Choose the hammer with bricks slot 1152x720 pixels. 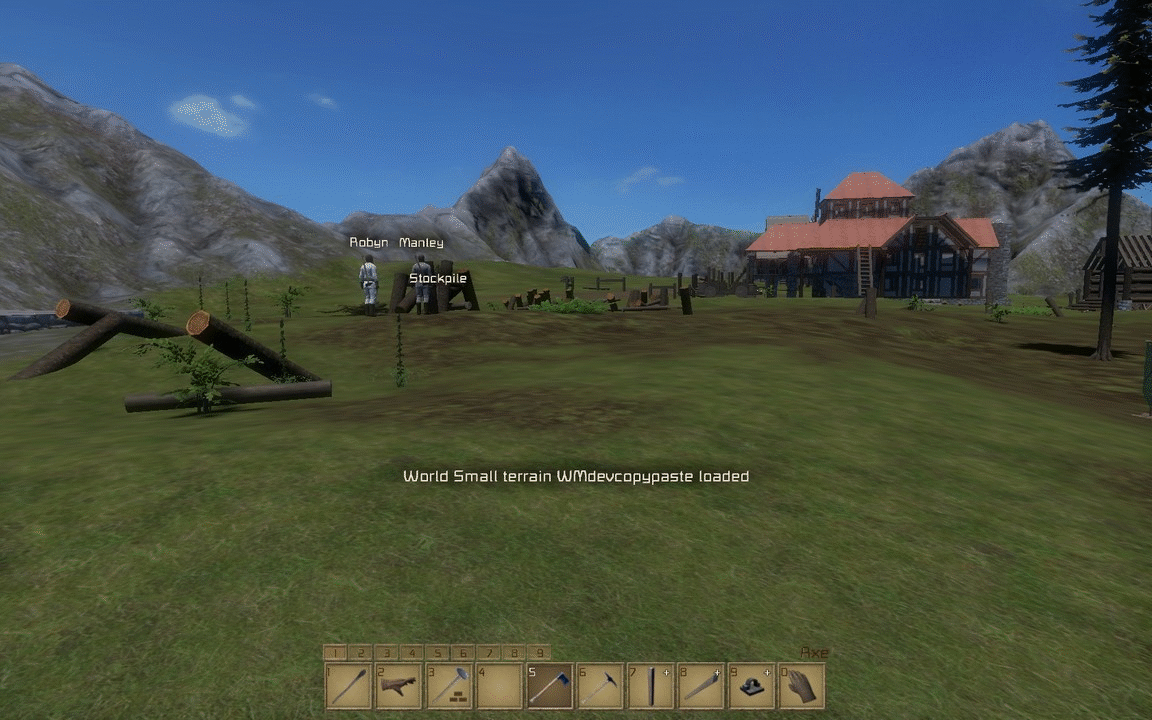click(x=449, y=686)
